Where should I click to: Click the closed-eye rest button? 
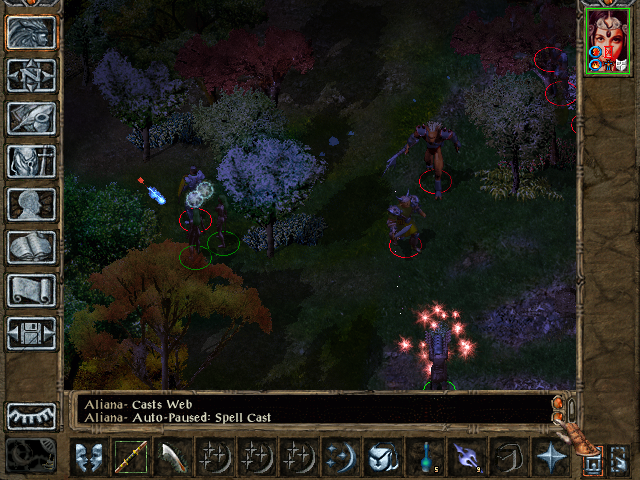pyautogui.click(x=31, y=416)
